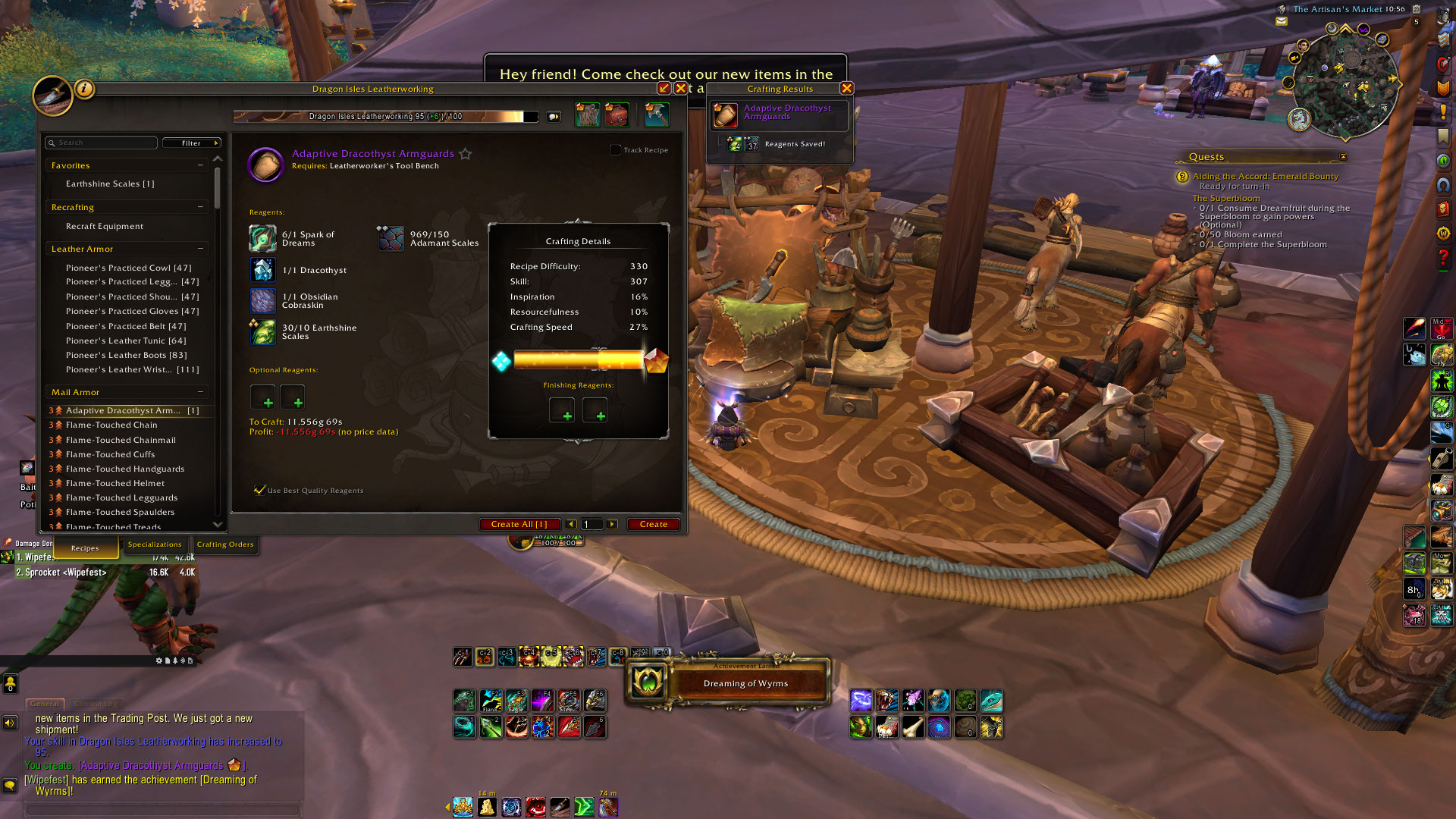Favorite Adaptive Dracothyst Armguards with the star
The height and width of the screenshot is (819, 1456).
466,154
